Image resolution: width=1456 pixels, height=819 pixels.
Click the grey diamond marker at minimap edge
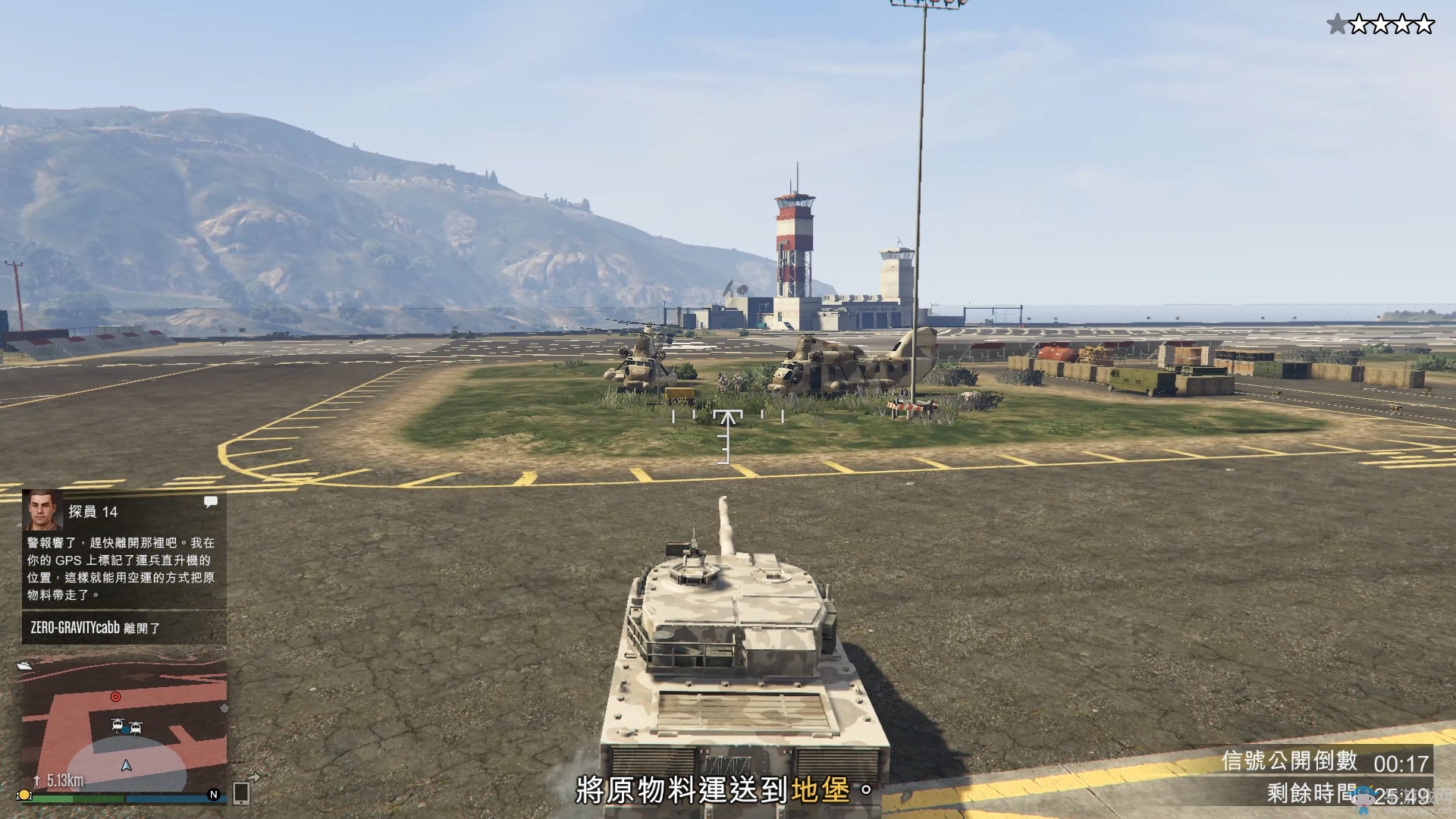pyautogui.click(x=224, y=708)
